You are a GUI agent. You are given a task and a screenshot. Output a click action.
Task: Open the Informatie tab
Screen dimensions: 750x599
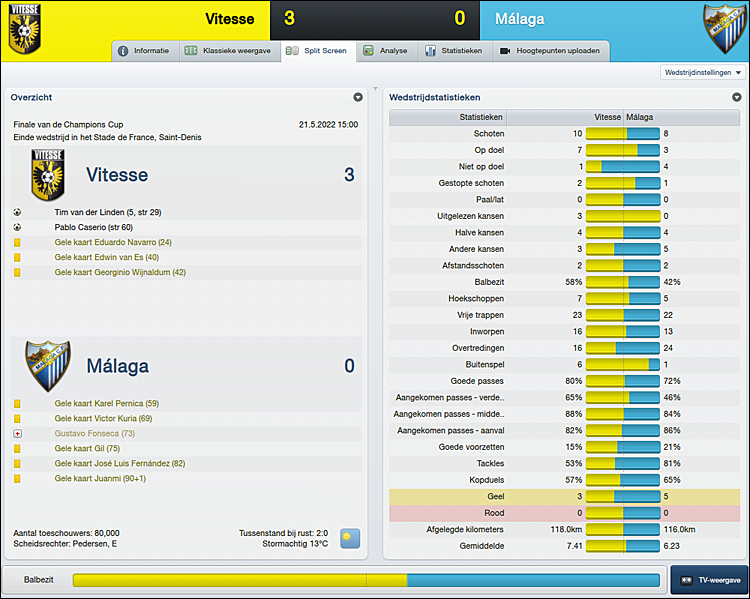(144, 50)
